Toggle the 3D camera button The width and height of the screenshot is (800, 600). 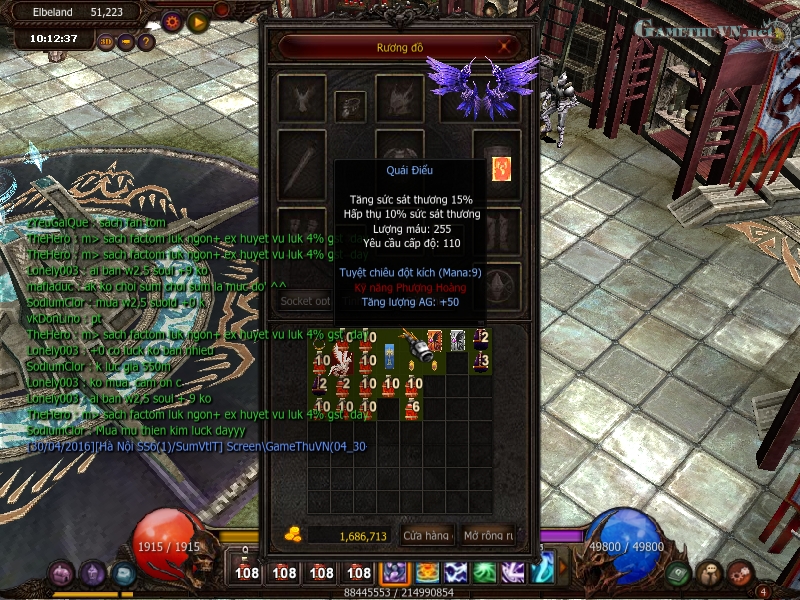107,42
